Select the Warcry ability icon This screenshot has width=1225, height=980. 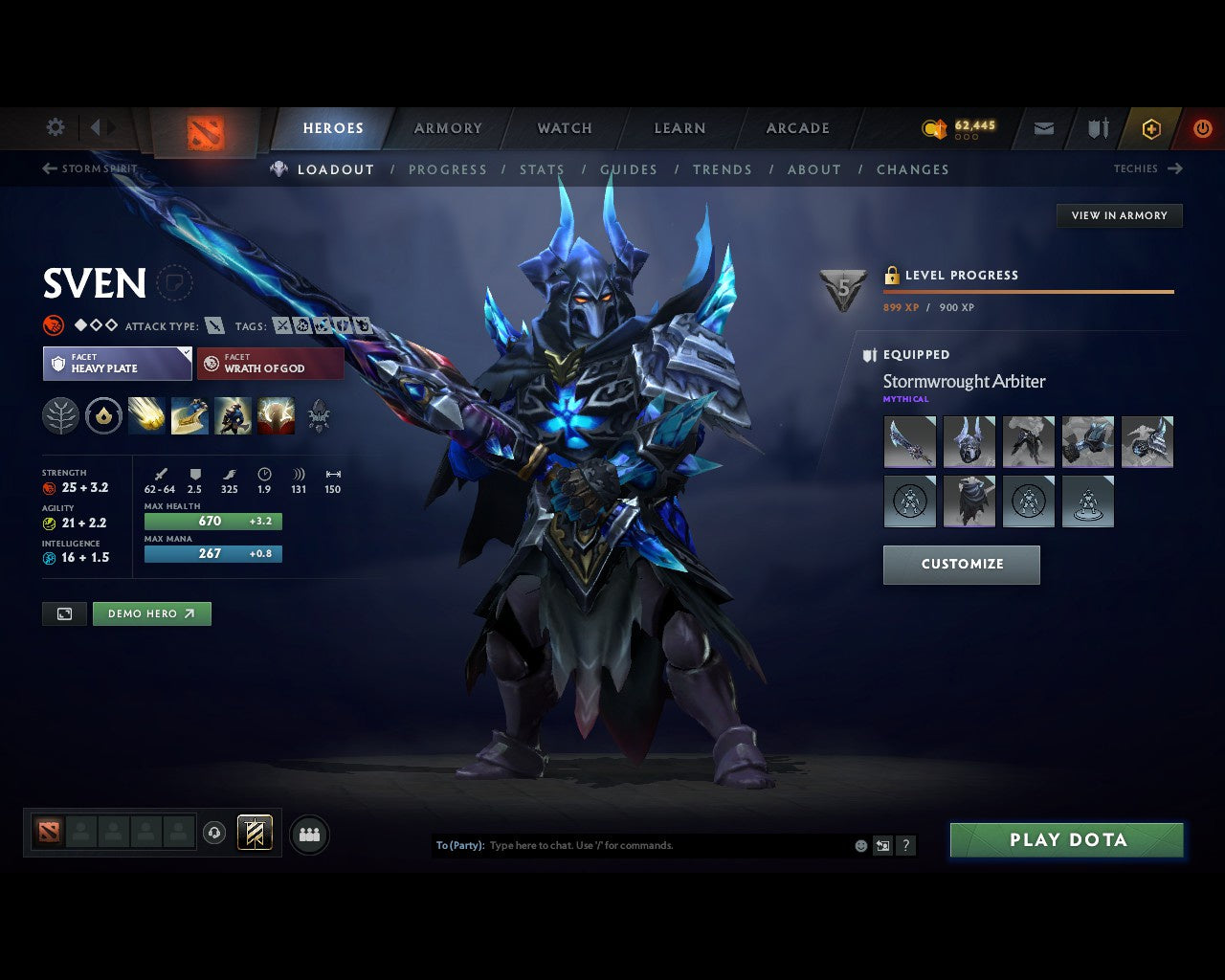[x=233, y=415]
